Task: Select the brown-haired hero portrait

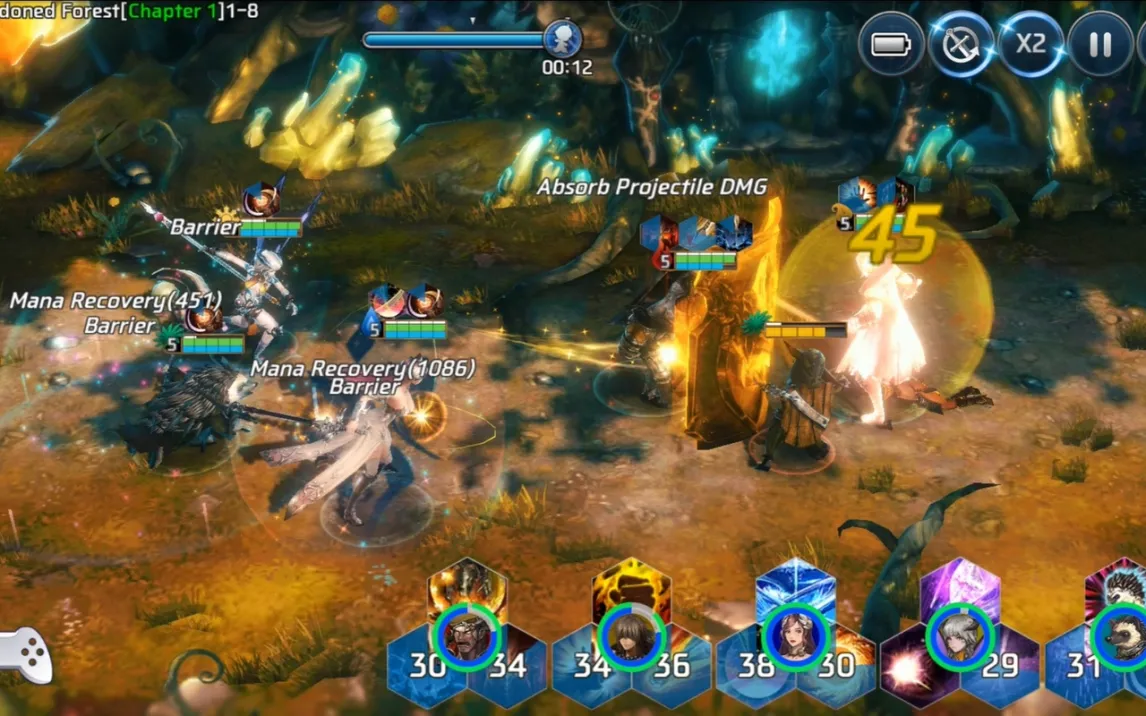Action: pos(631,636)
